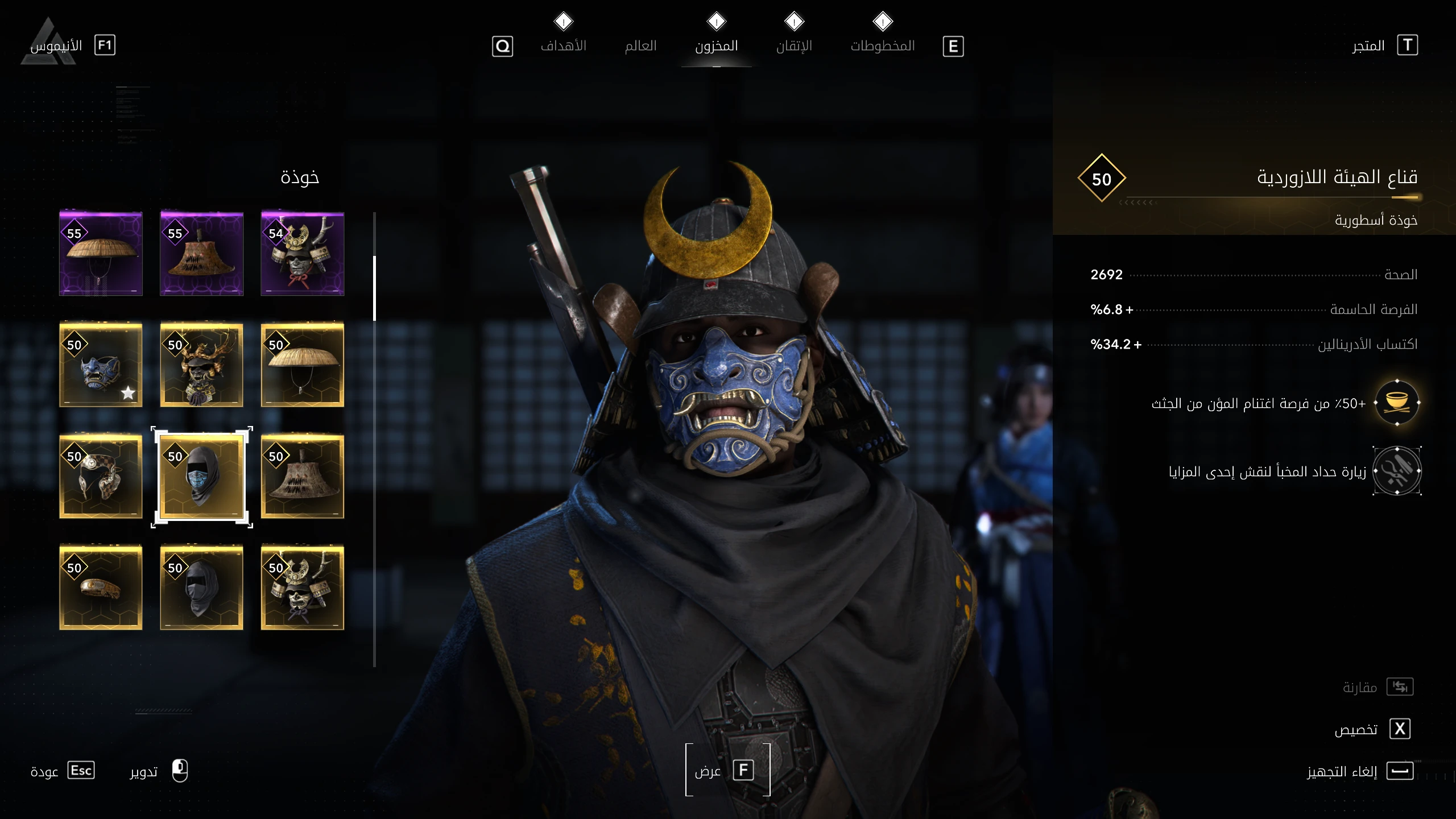Viewport: 1456px width, 819px height.
Task: Select the gold level 50 samurai helmet
Action: click(x=302, y=588)
